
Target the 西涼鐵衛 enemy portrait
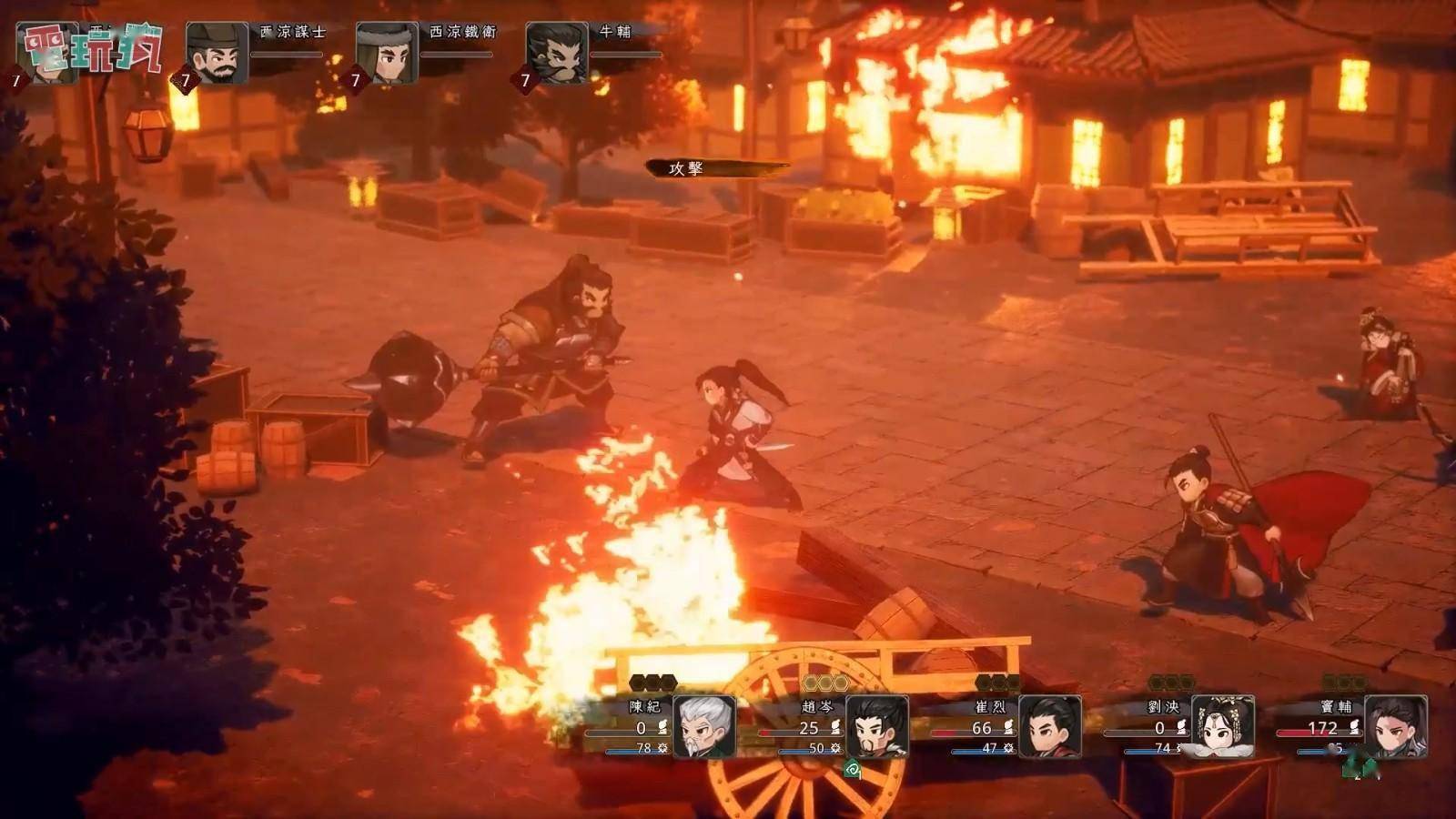pyautogui.click(x=387, y=53)
